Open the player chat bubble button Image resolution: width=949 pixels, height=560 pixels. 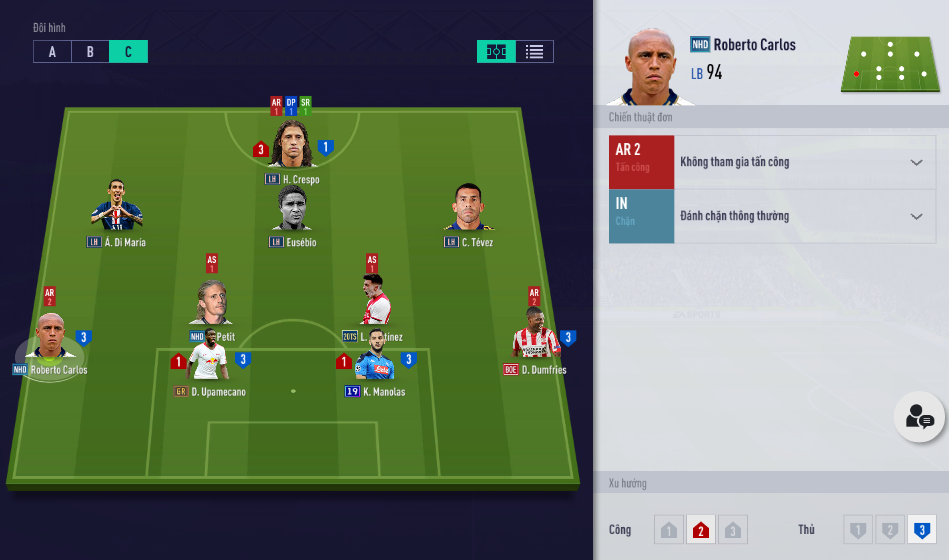[918, 417]
